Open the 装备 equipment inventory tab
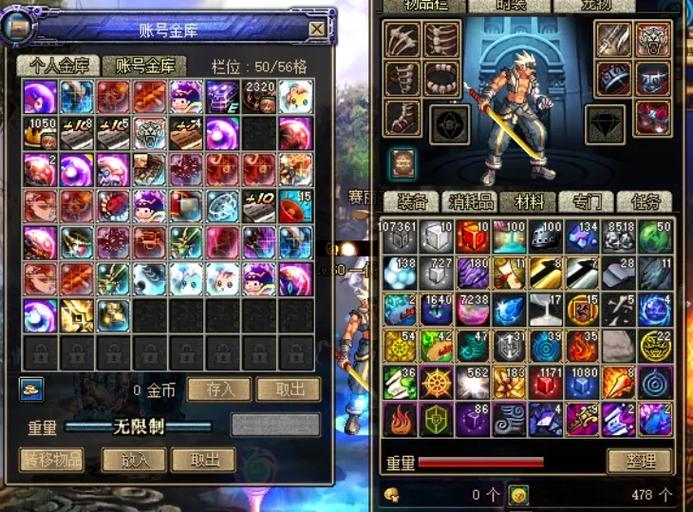Image resolution: width=693 pixels, height=512 pixels. (412, 201)
